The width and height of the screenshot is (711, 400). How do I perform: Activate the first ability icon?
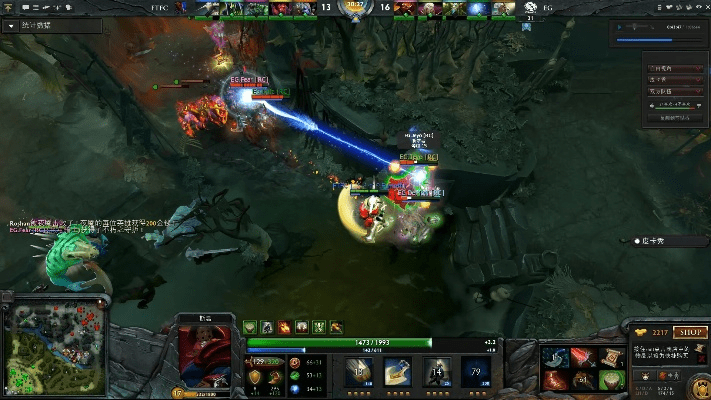coord(357,372)
